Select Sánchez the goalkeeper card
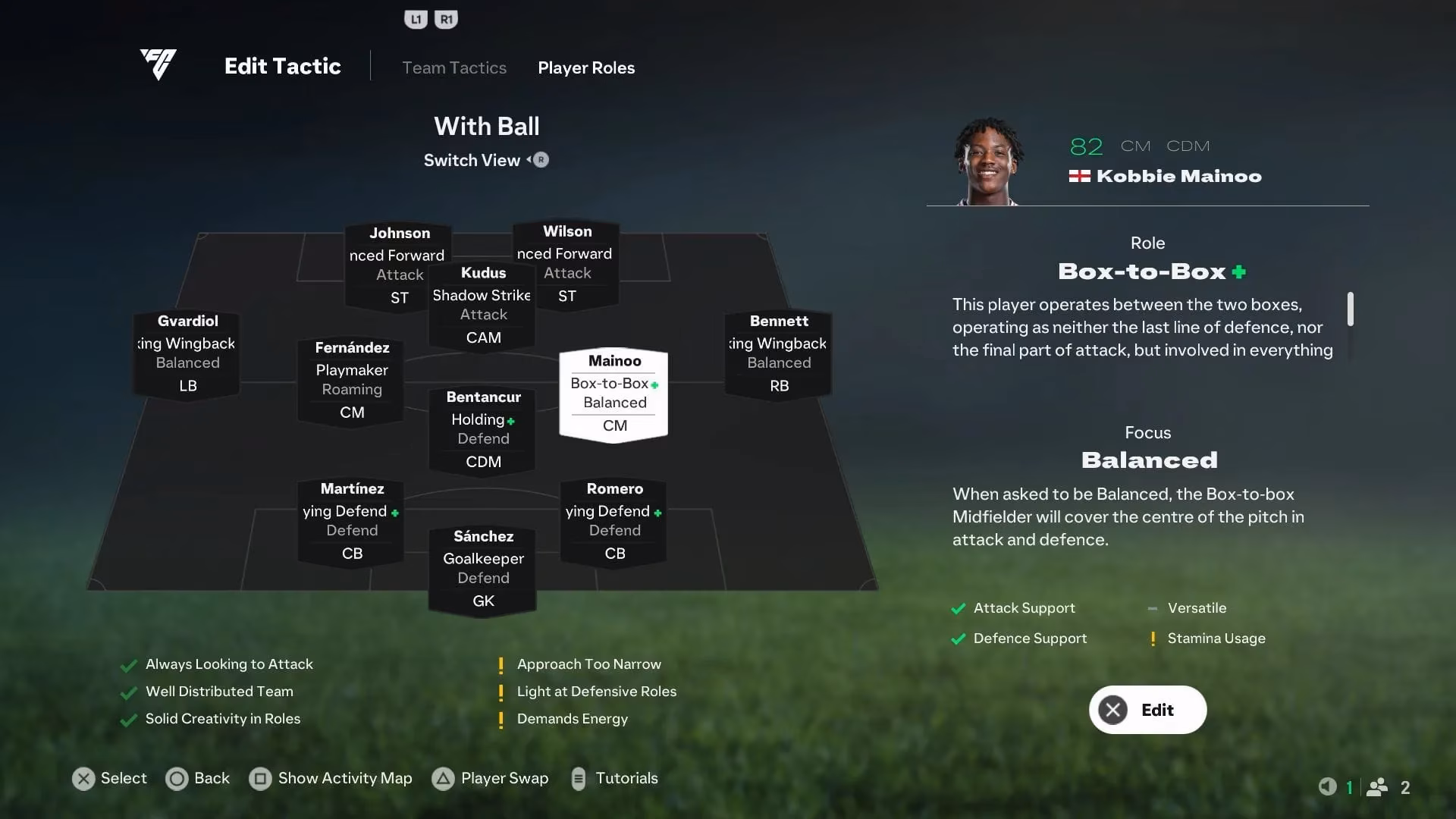This screenshot has height=819, width=1456. (x=482, y=568)
